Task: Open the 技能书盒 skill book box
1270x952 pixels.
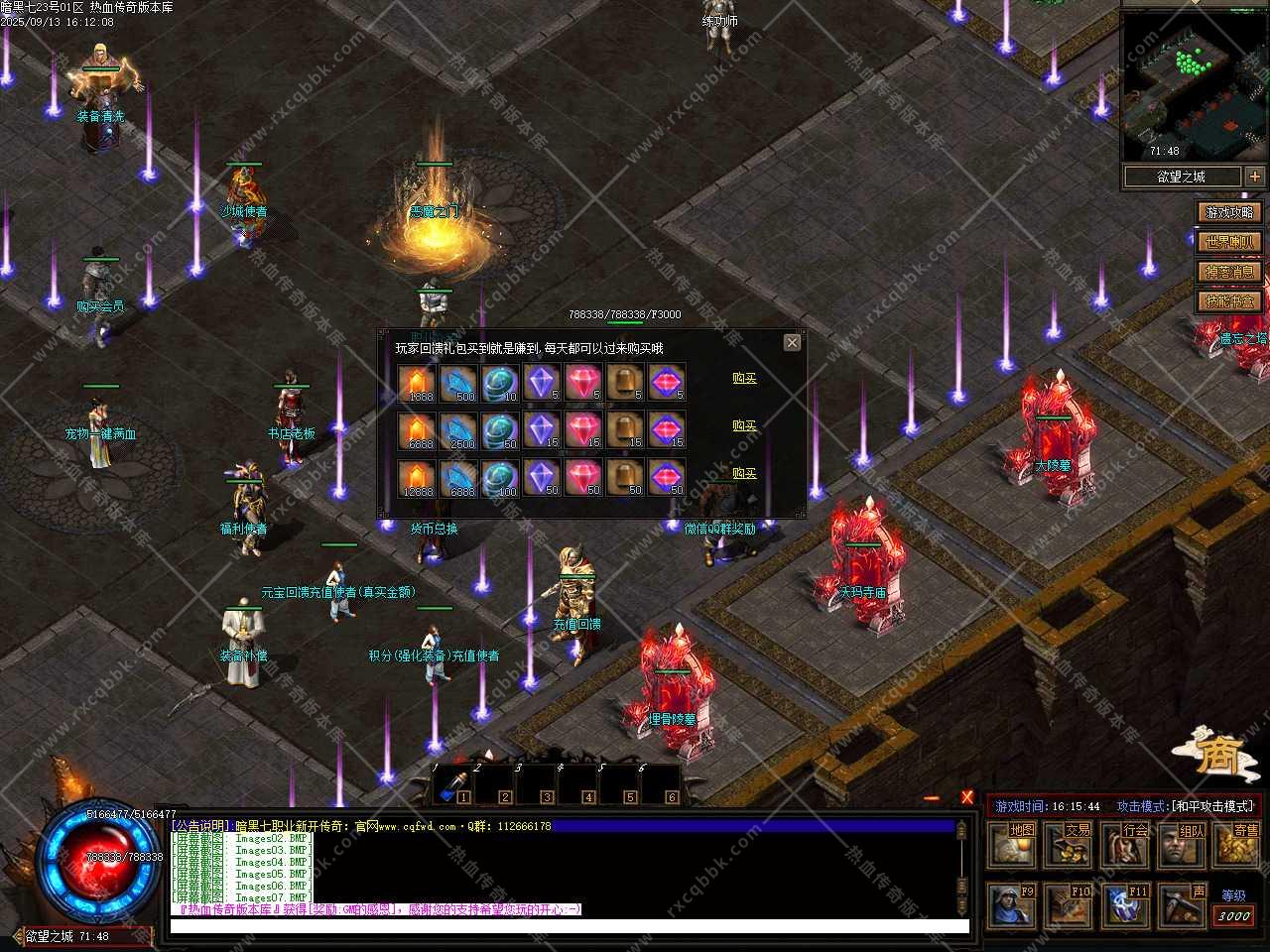Action: tap(1229, 301)
